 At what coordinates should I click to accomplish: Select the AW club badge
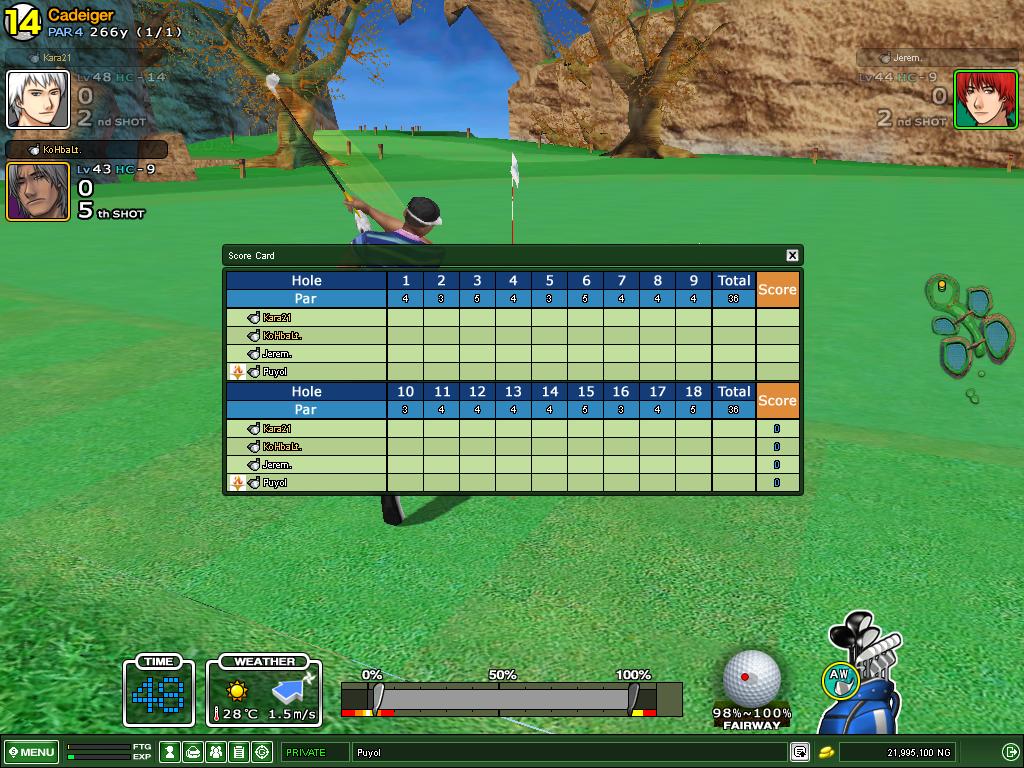click(x=838, y=680)
